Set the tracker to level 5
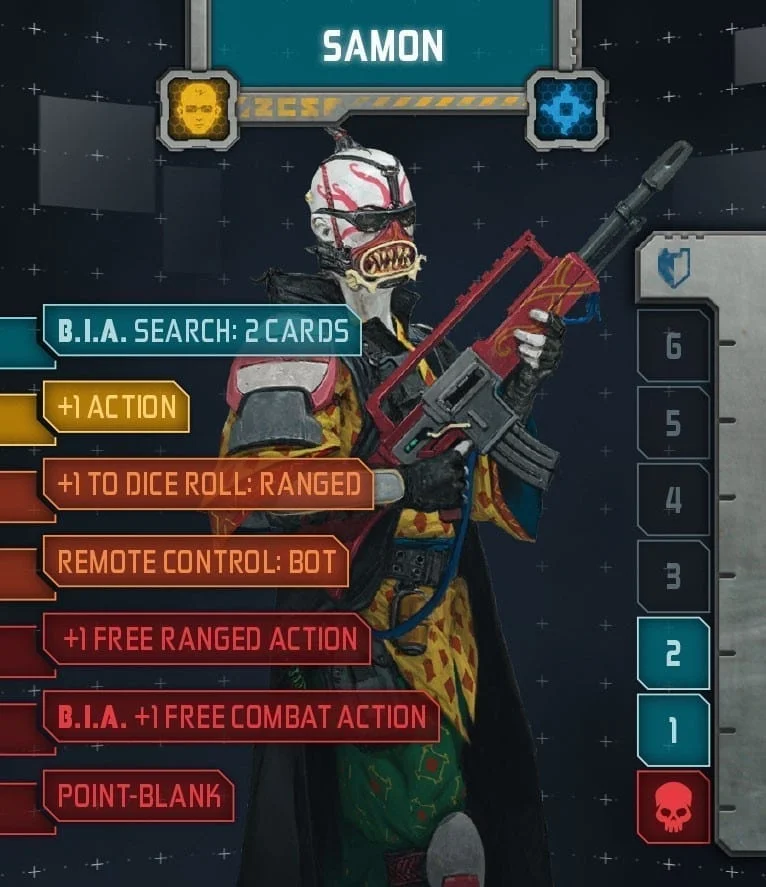The width and height of the screenshot is (766, 887). click(673, 423)
